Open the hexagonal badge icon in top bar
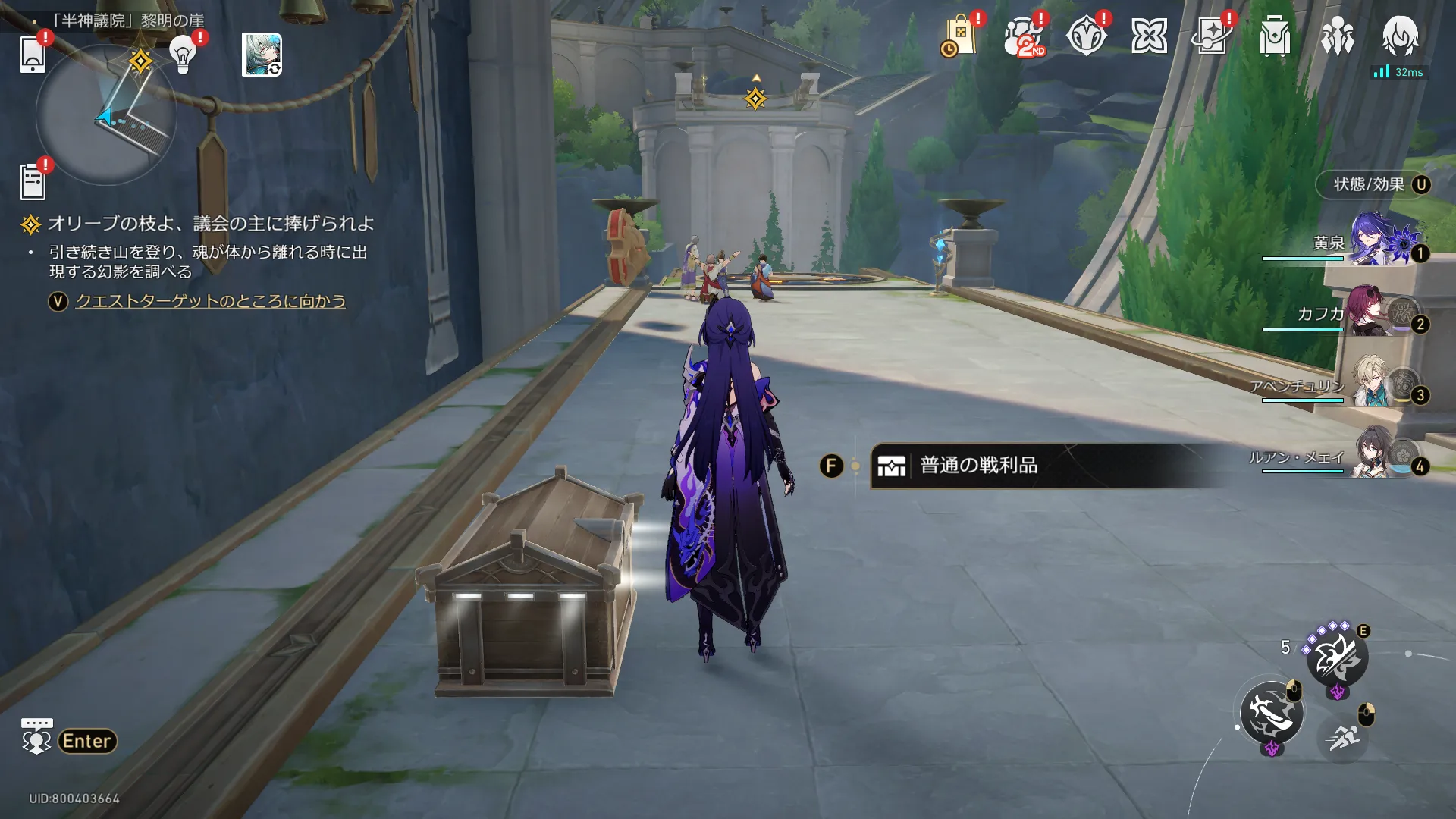1456x819 pixels. 1086,36
